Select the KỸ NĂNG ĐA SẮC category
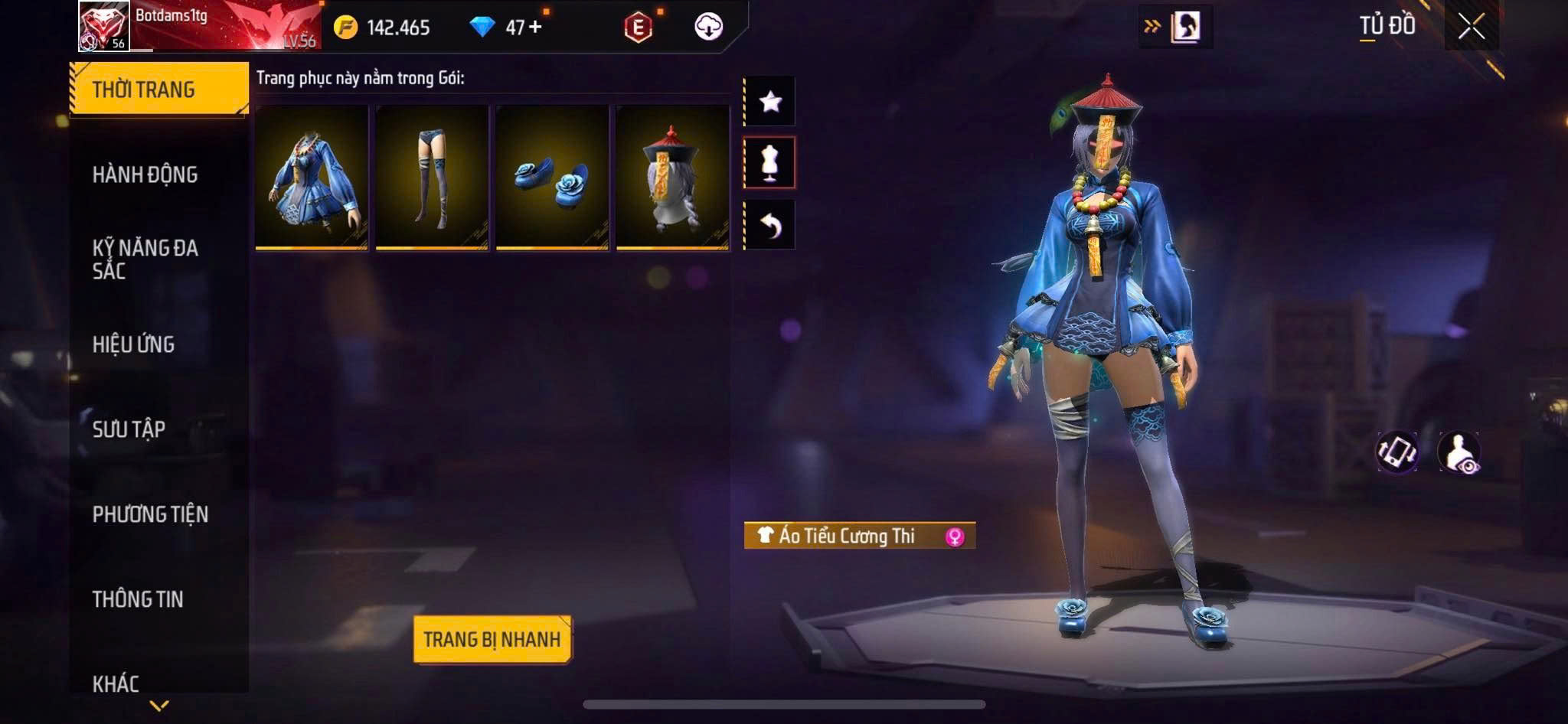Screen dimensions: 1568x724 (145, 259)
